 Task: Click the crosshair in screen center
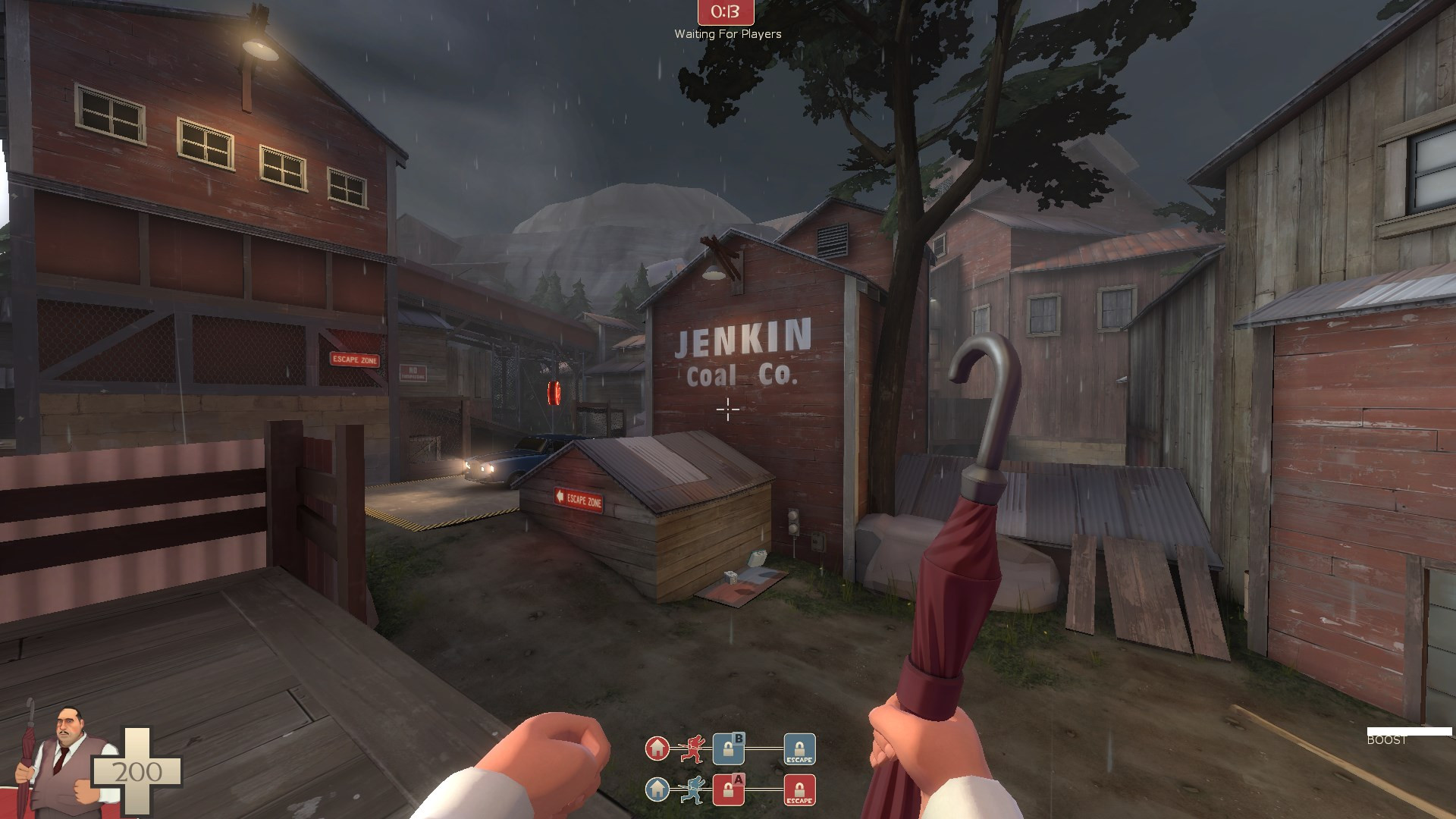click(x=727, y=409)
